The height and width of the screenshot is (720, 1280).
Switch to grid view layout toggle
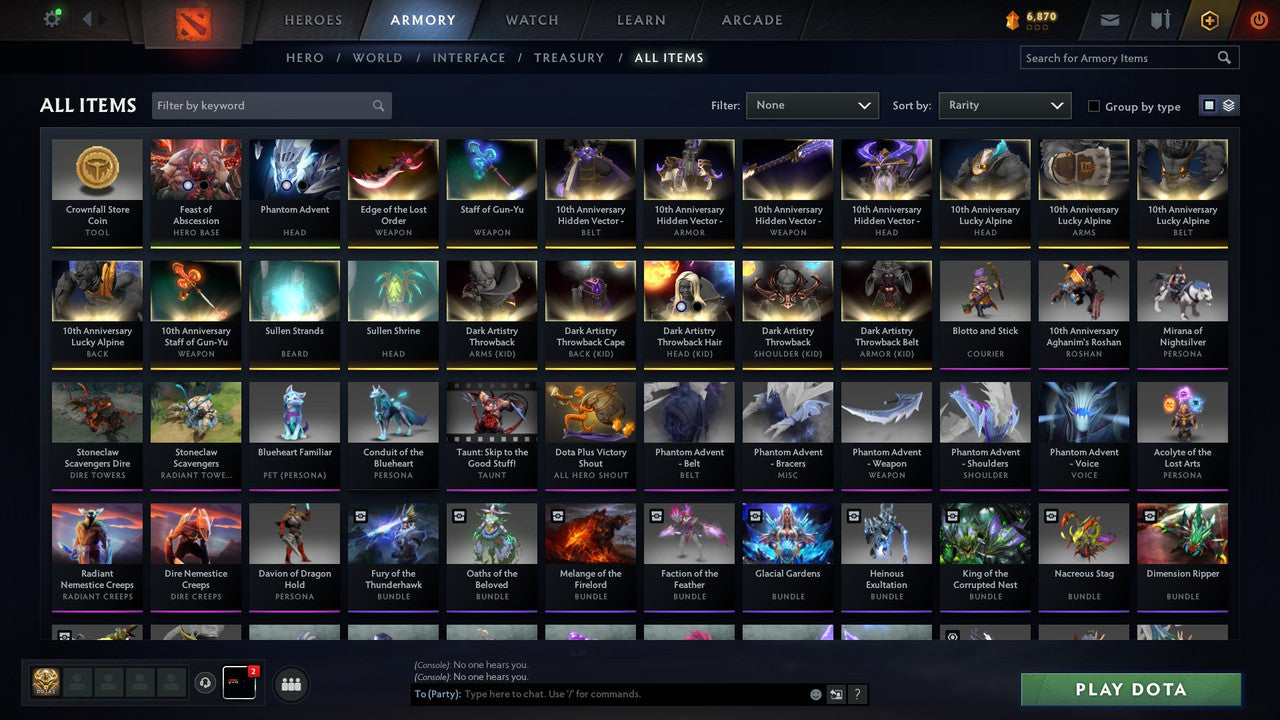1211,103
